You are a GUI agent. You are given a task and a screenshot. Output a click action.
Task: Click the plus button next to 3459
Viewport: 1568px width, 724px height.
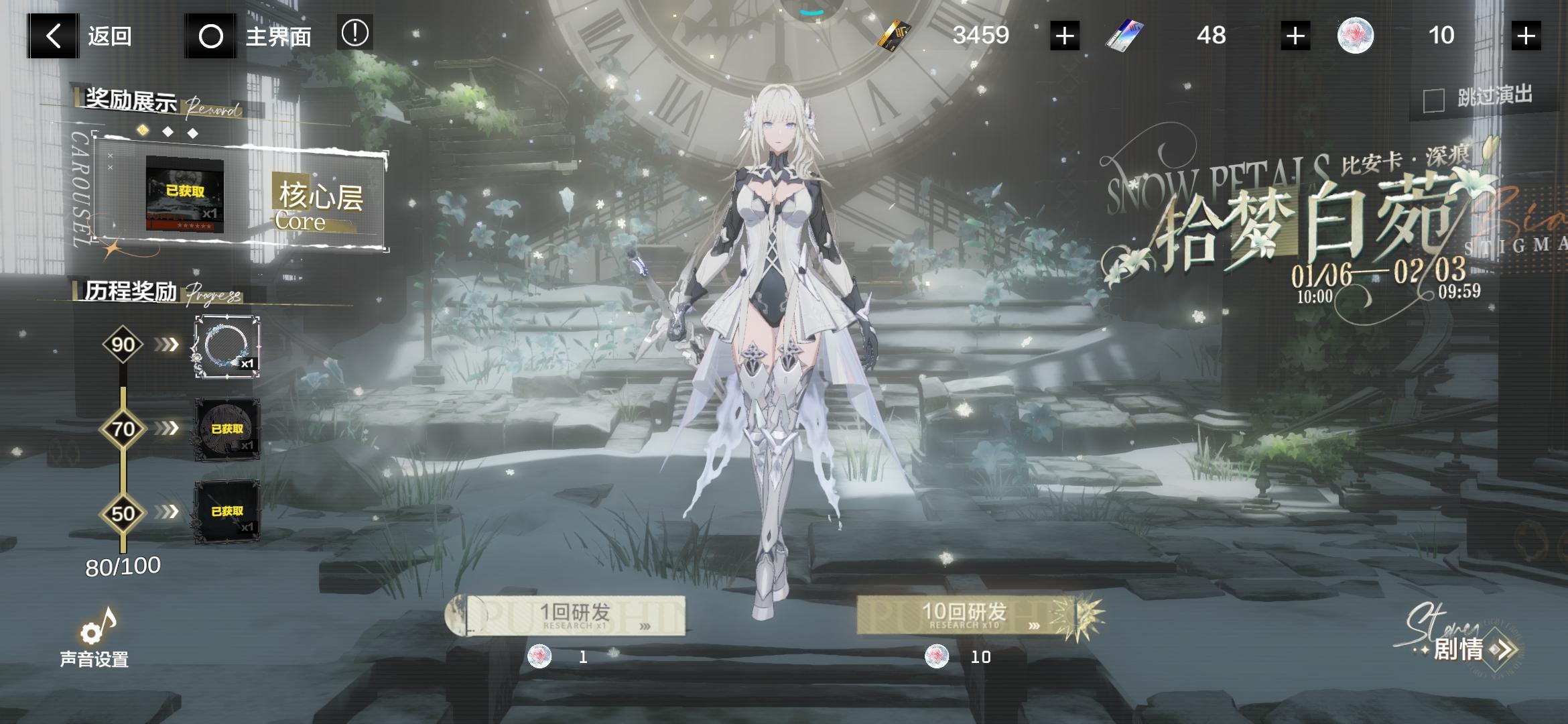[1064, 36]
